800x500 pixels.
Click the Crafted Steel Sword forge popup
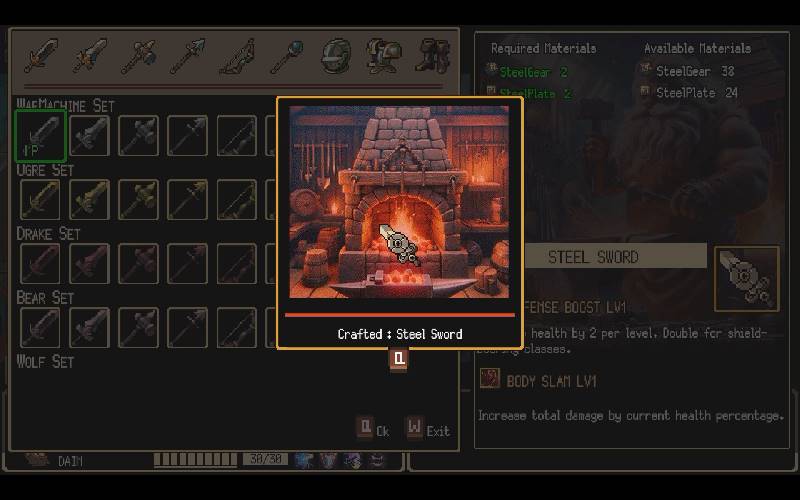coord(399,222)
